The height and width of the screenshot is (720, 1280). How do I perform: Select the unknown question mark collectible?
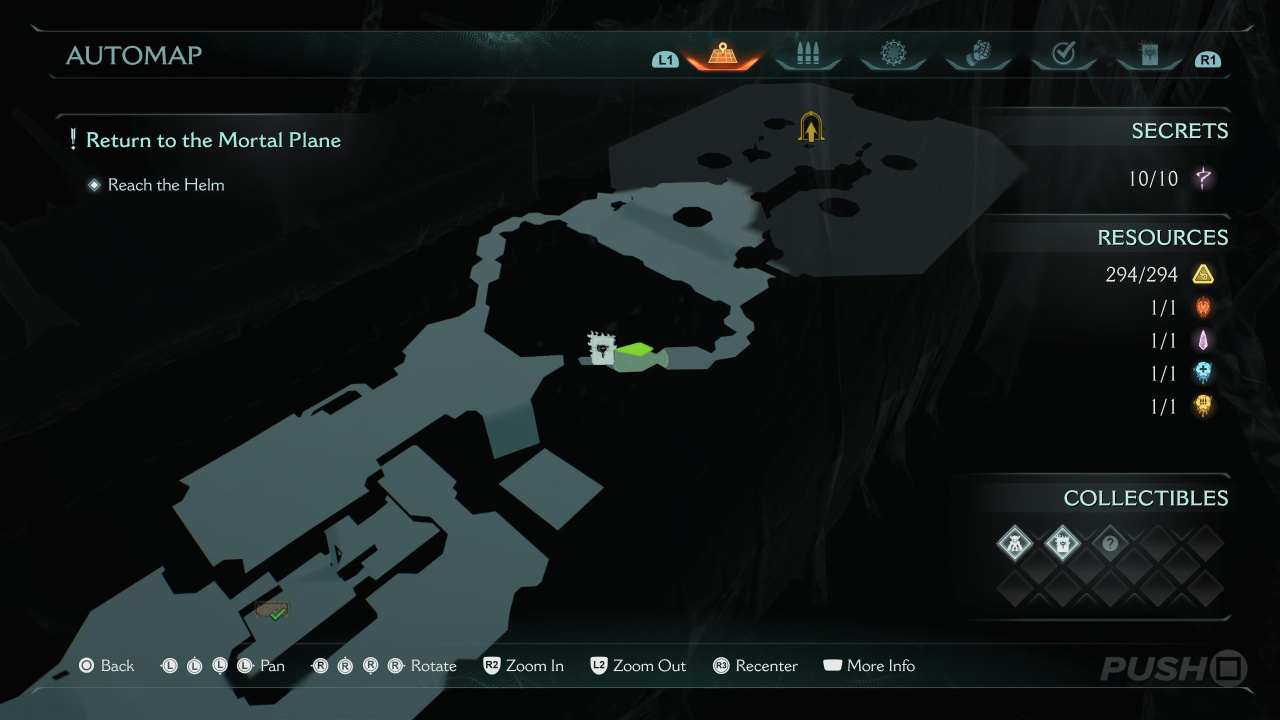pyautogui.click(x=1109, y=544)
